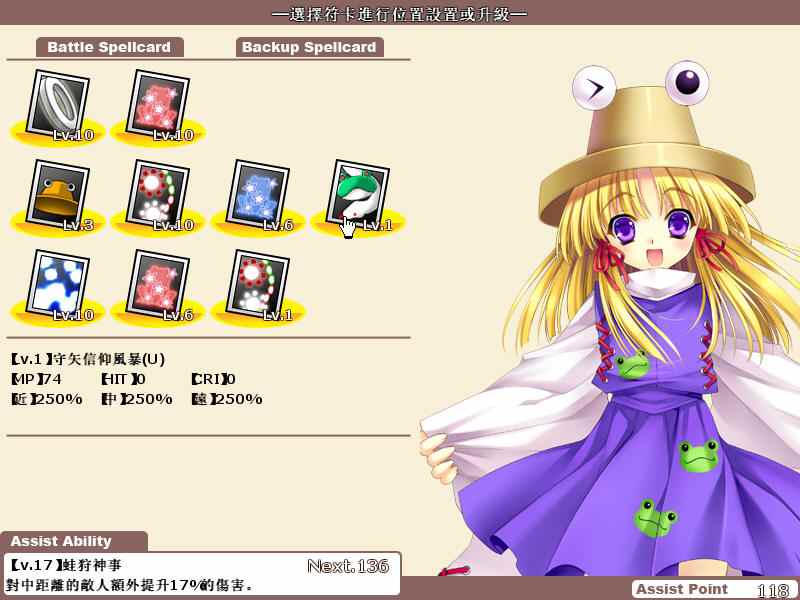Select the Lv.6 red star spellcard

(x=159, y=285)
